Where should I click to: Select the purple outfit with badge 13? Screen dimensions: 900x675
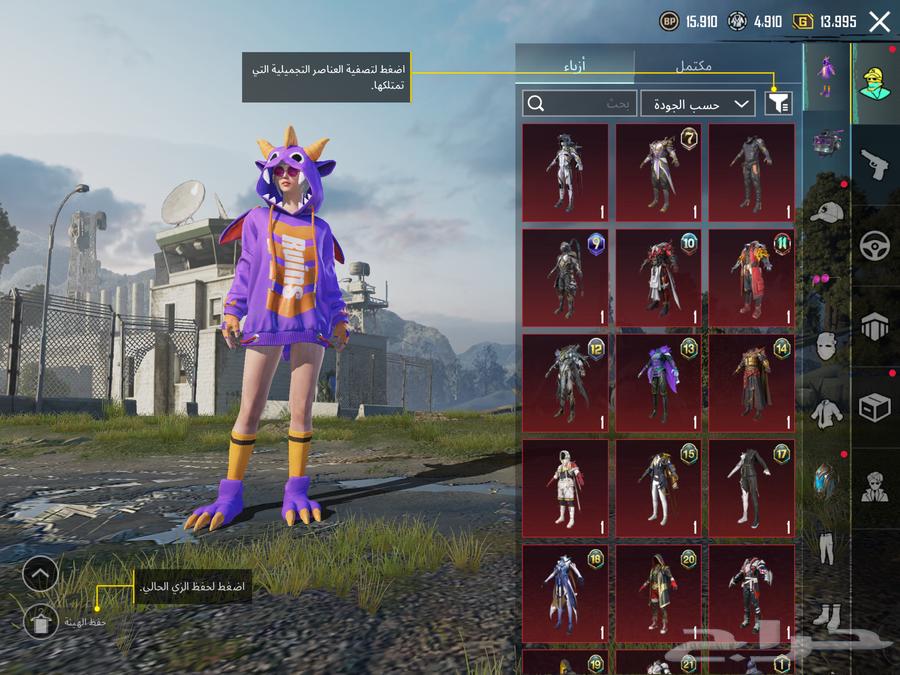click(657, 382)
